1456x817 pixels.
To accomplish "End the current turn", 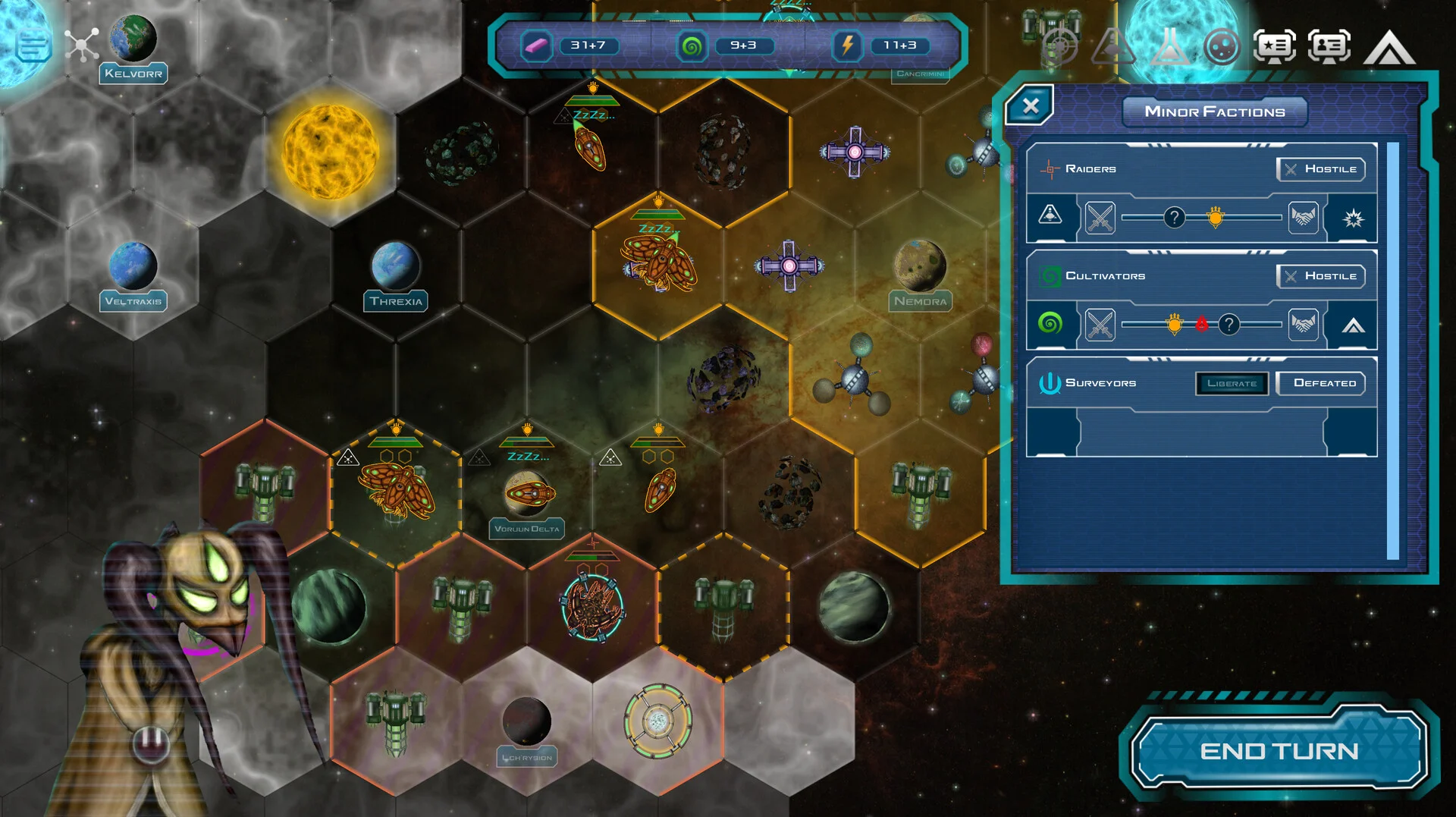I will (x=1279, y=751).
